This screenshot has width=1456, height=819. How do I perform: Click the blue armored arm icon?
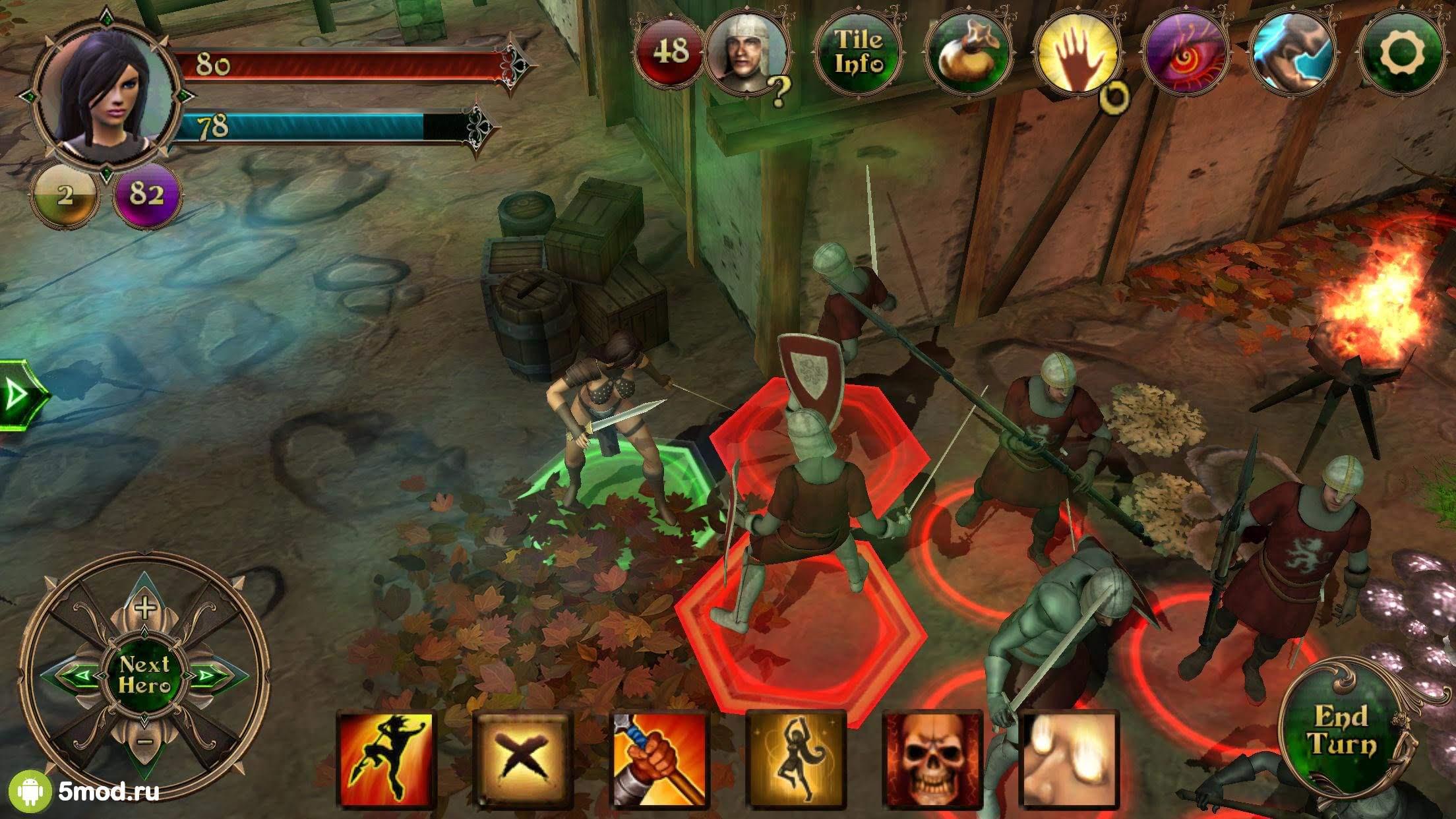[1293, 52]
